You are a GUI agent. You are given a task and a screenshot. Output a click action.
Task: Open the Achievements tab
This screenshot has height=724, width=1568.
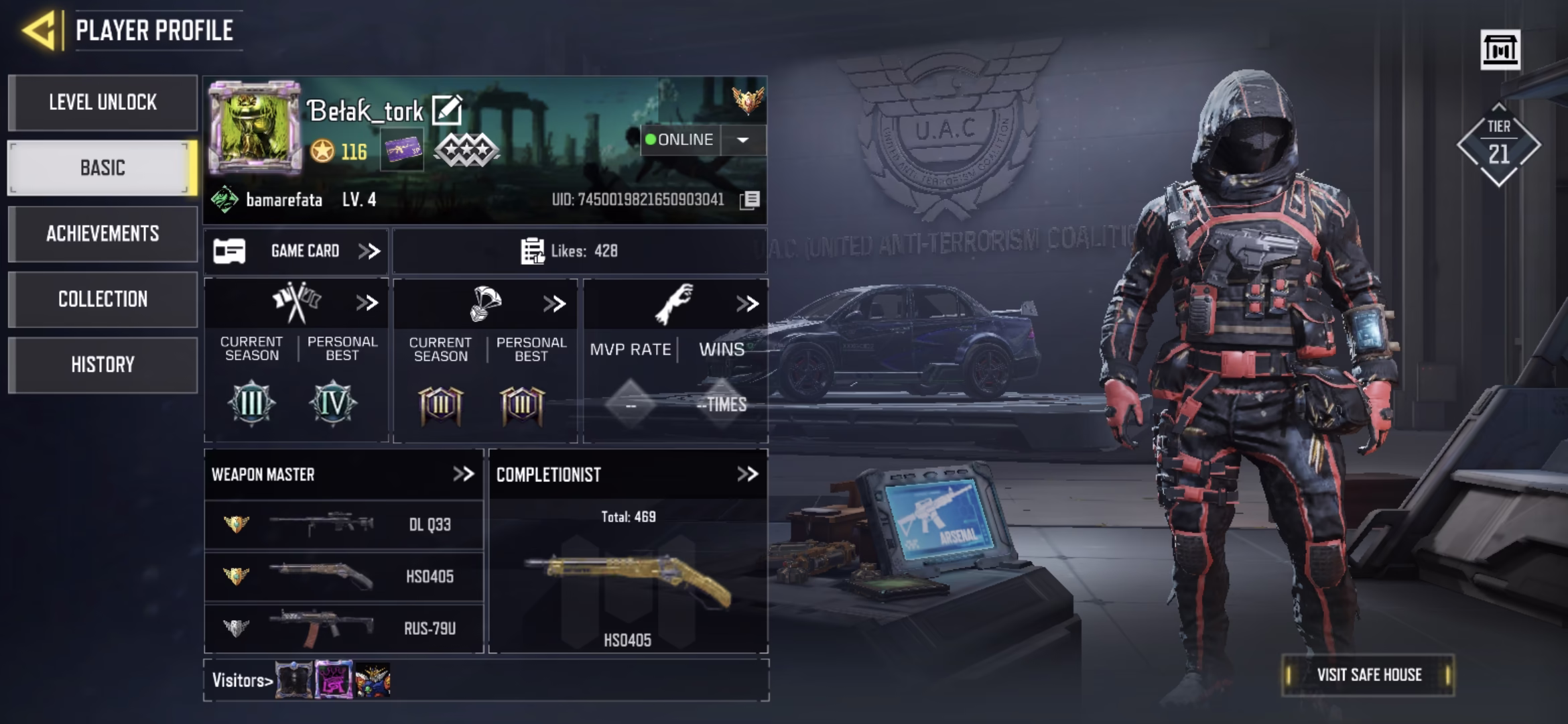tap(103, 233)
